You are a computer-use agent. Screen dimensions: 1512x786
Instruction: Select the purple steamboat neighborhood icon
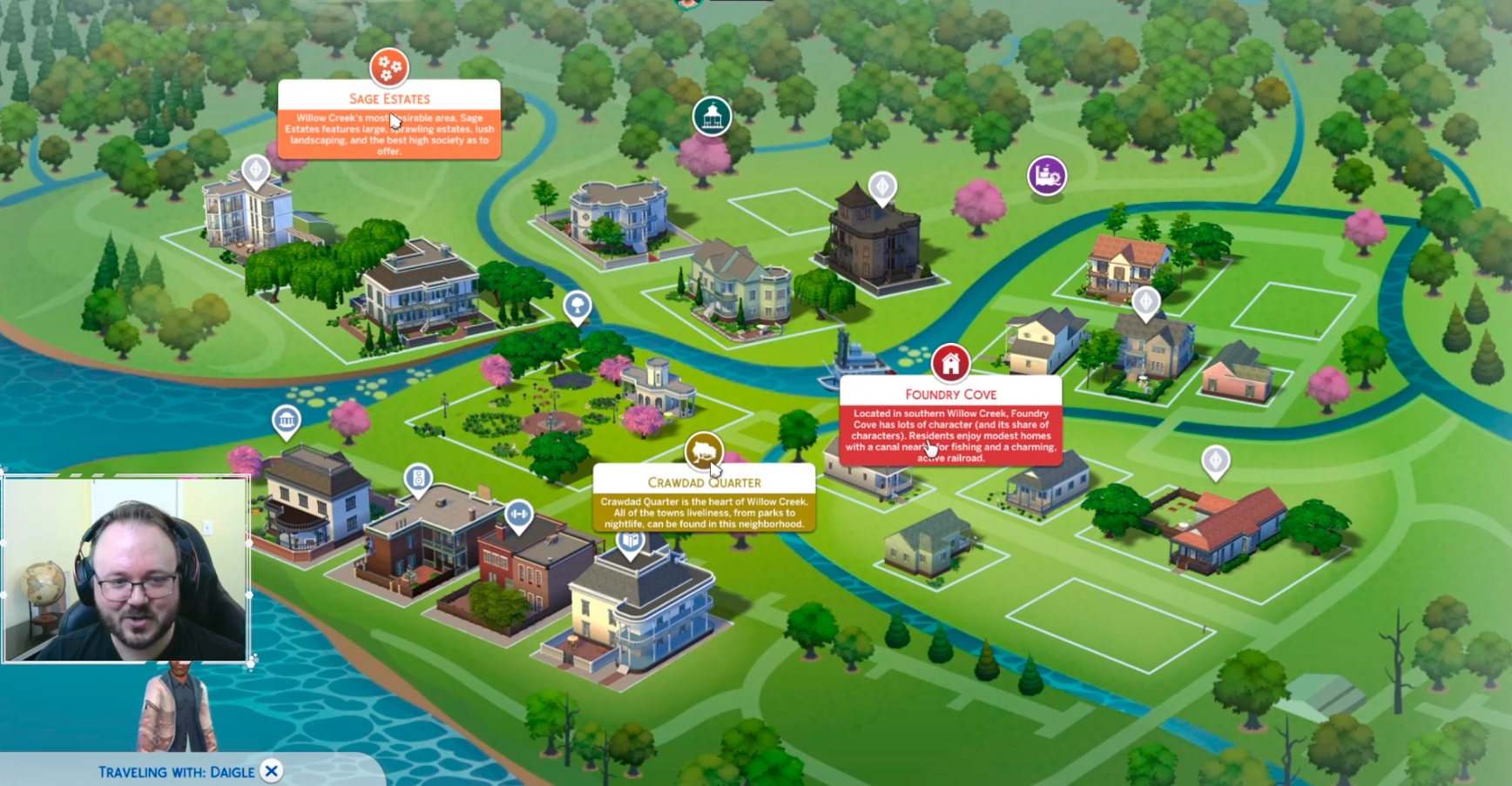point(1046,176)
